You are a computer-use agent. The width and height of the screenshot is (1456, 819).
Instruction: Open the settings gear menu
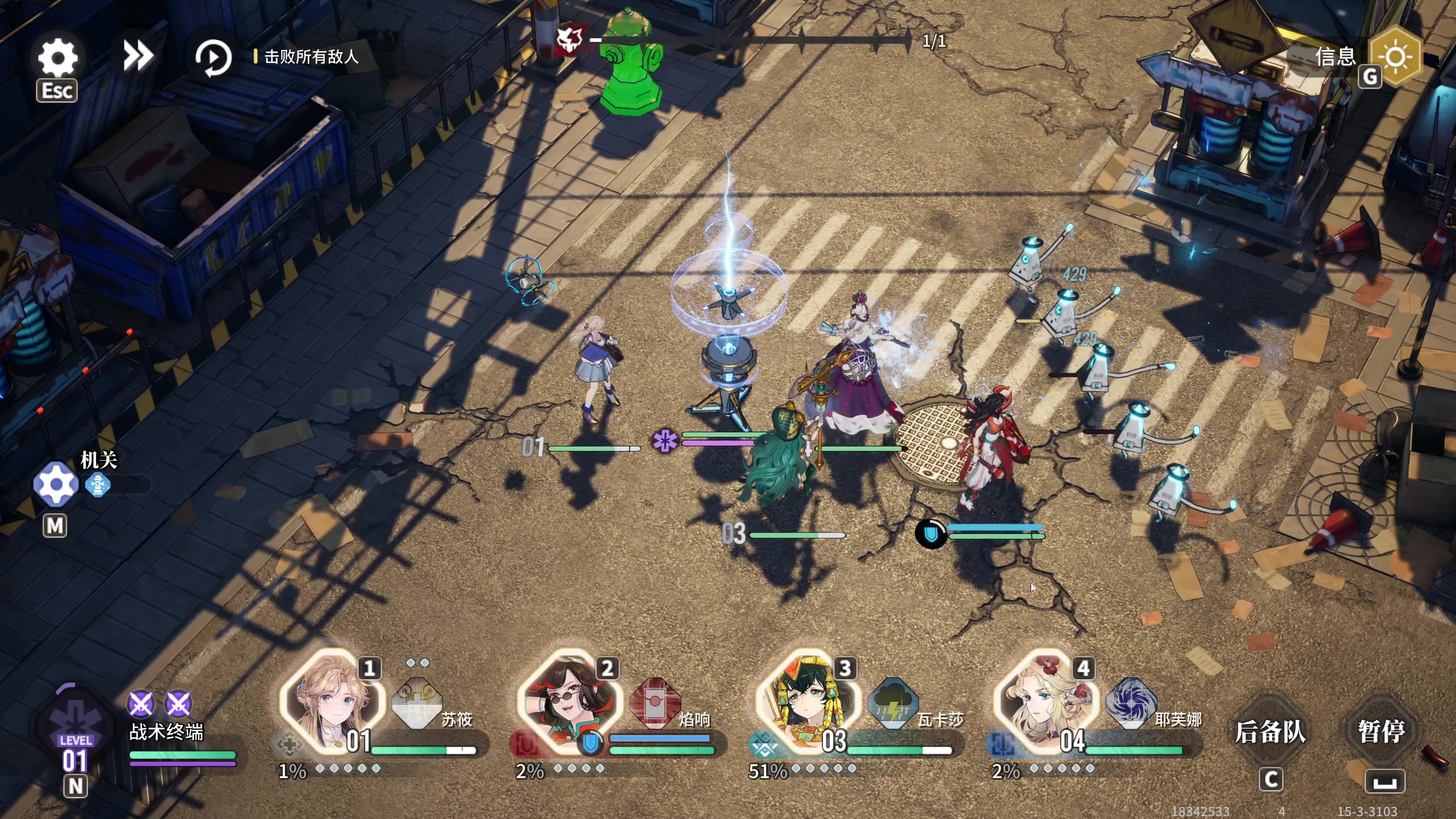pos(57,57)
